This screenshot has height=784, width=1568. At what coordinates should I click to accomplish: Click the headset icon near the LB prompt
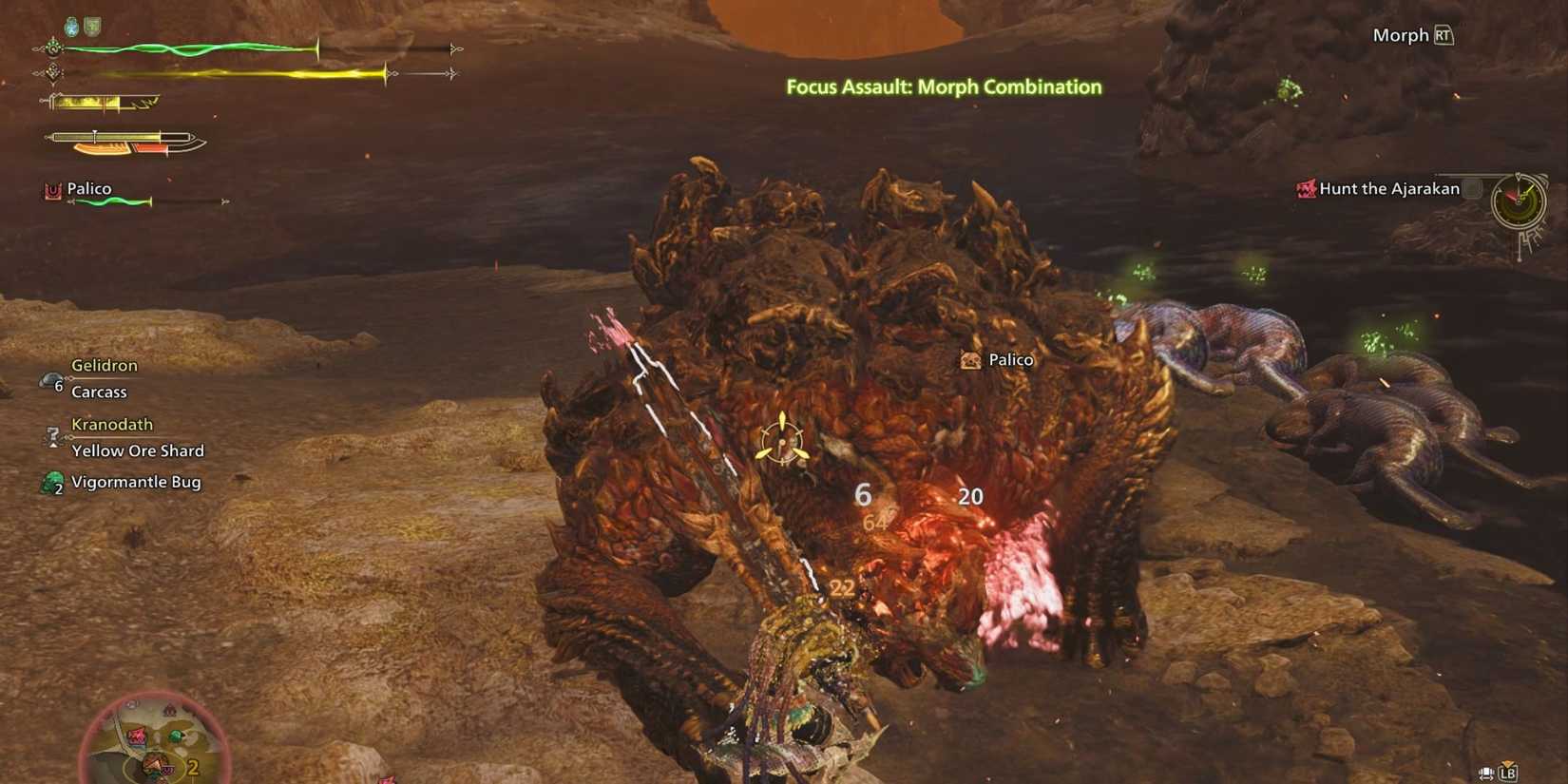click(x=1485, y=773)
